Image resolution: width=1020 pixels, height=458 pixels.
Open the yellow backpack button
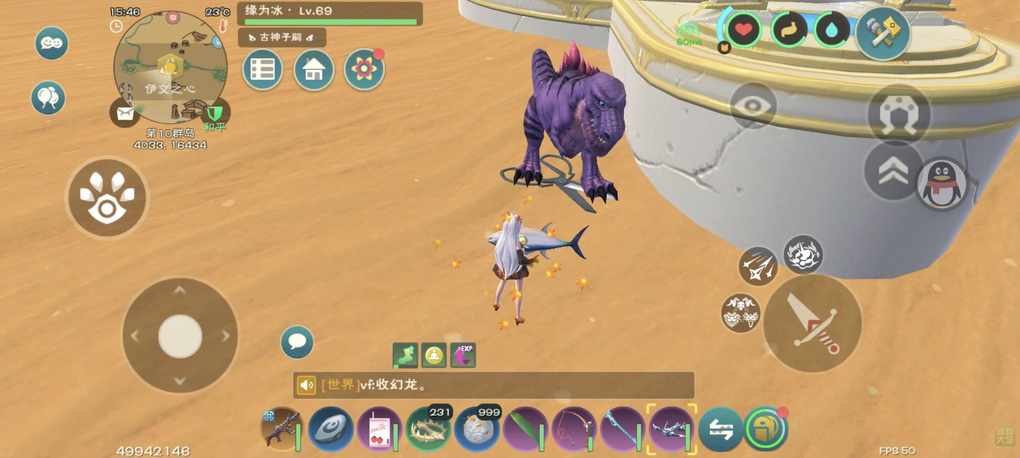(766, 428)
